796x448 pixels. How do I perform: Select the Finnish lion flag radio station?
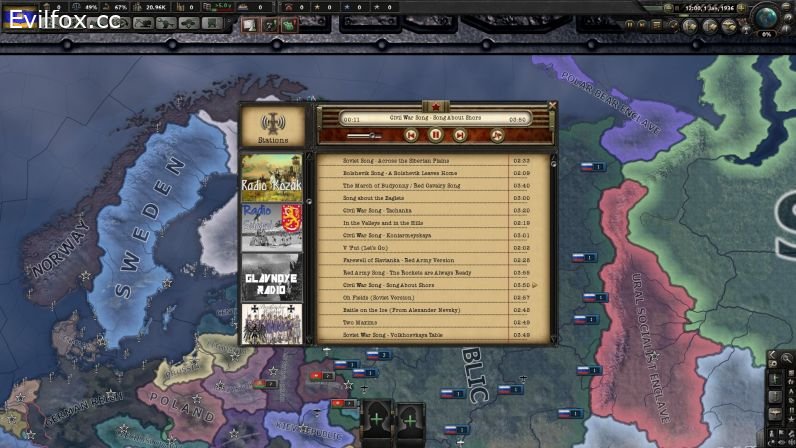[x=272, y=228]
